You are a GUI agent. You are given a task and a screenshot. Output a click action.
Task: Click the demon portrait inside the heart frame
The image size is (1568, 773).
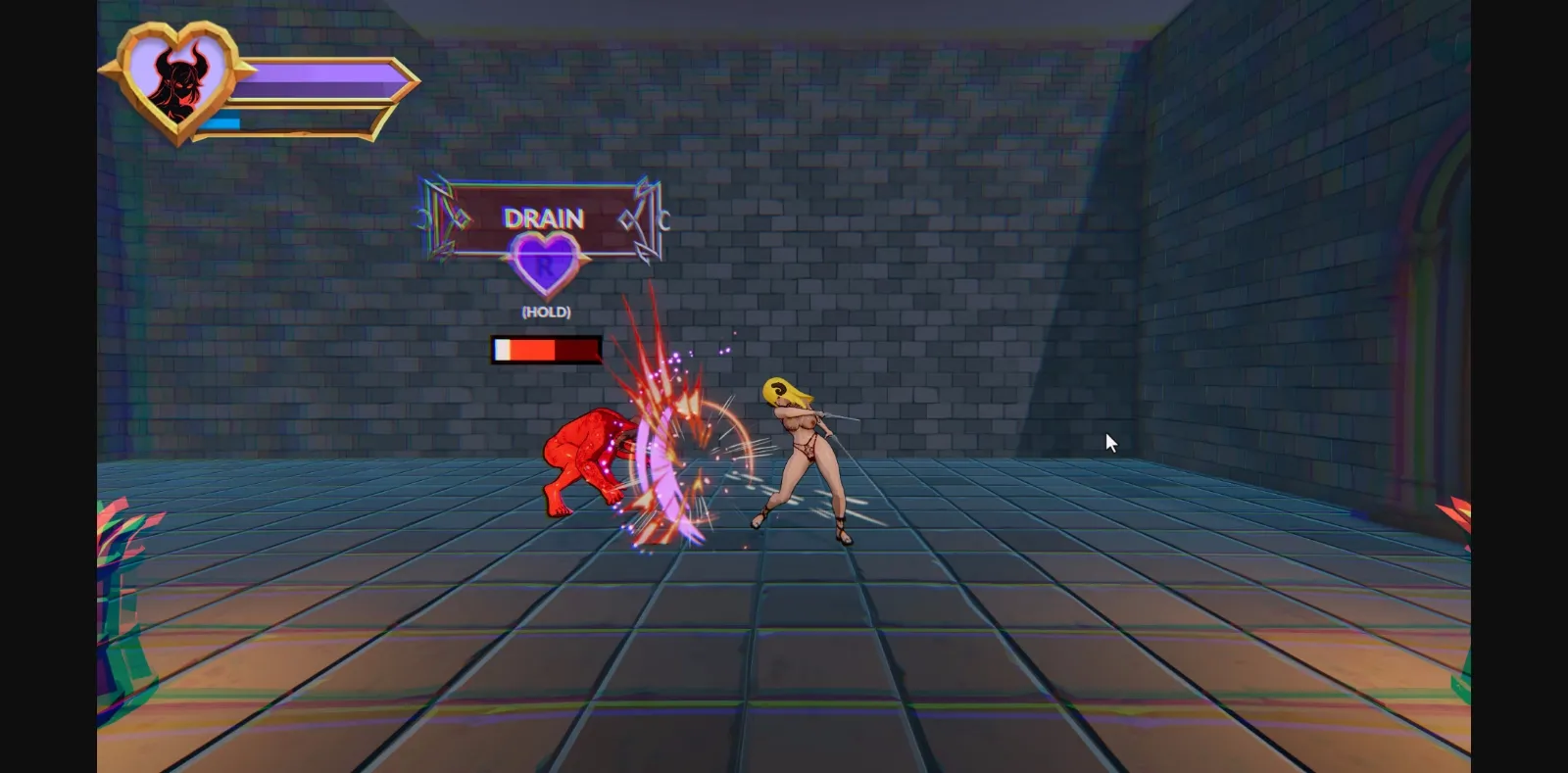tap(178, 83)
